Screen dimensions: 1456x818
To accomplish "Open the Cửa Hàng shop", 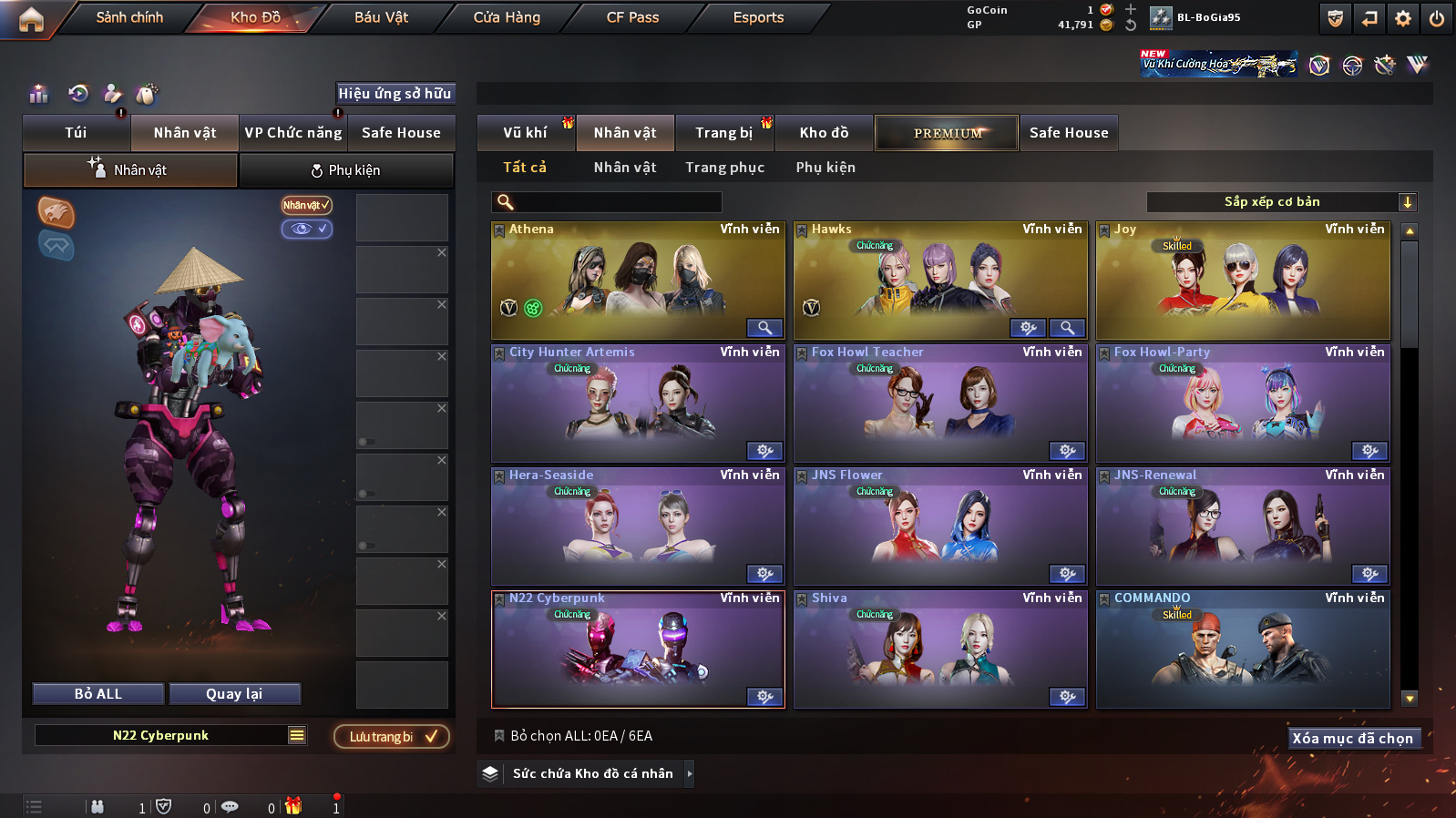I will [507, 17].
